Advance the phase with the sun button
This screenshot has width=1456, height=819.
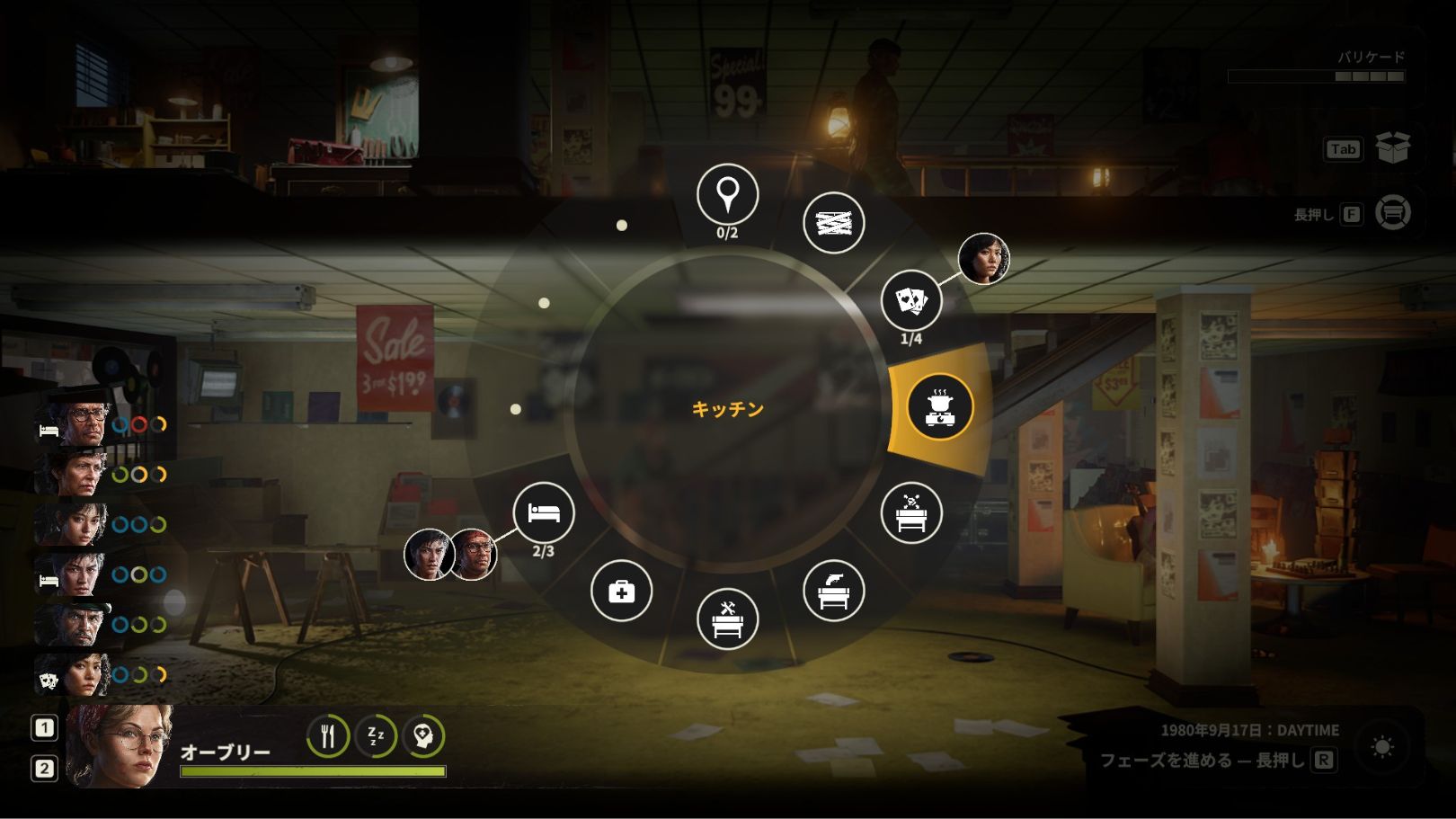pyautogui.click(x=1382, y=747)
